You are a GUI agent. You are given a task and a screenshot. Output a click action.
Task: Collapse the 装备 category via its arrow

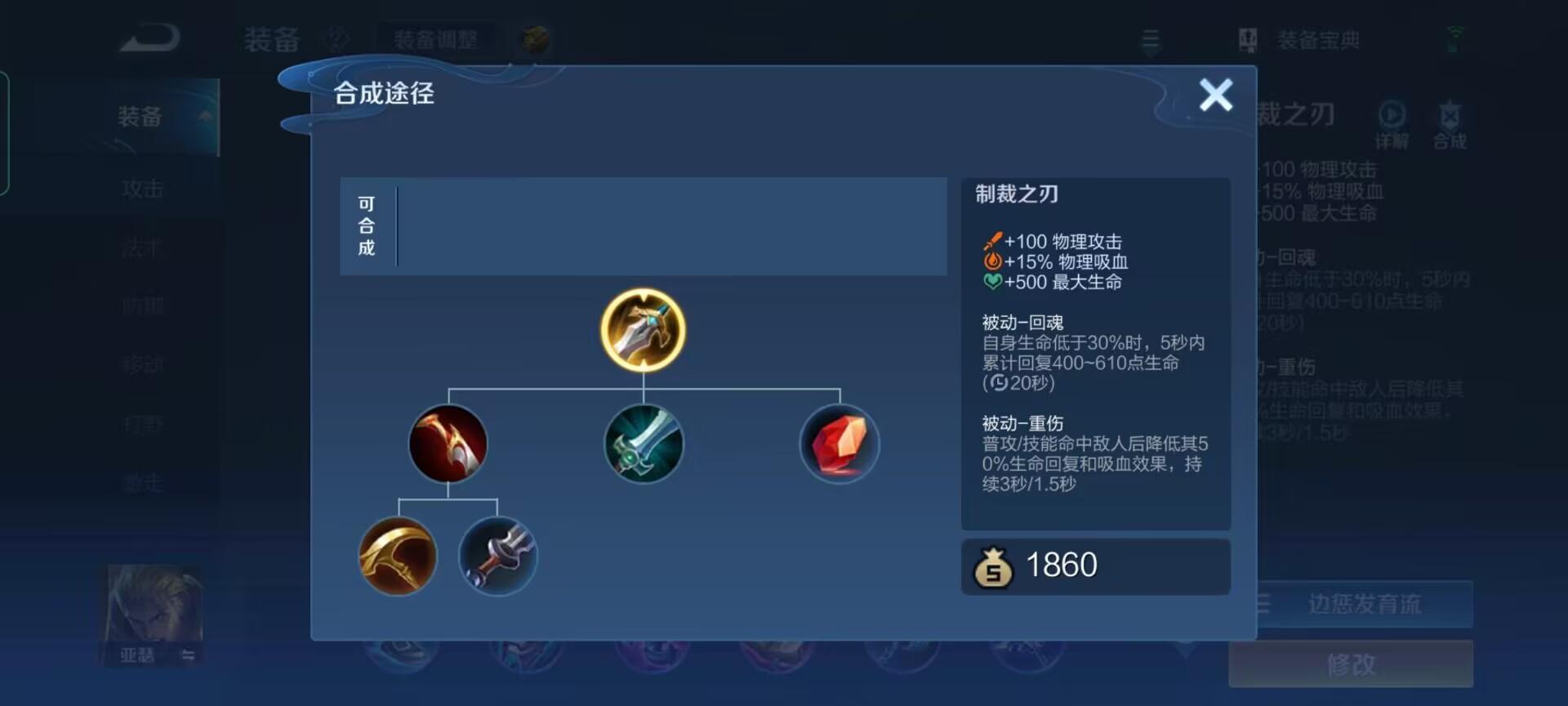(203, 117)
